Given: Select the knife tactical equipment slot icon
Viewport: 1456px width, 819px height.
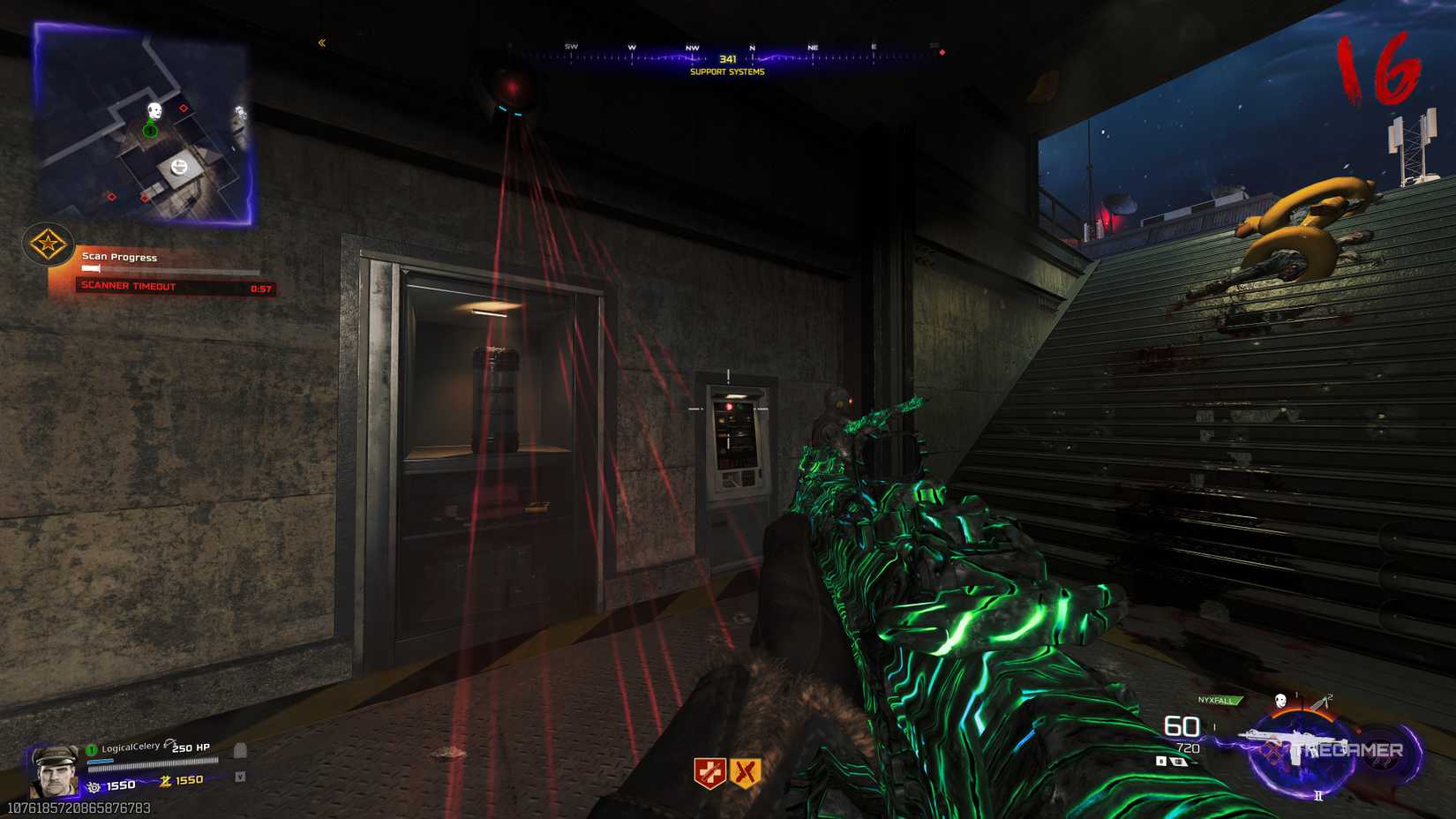Looking at the screenshot, I should [x=1319, y=703].
